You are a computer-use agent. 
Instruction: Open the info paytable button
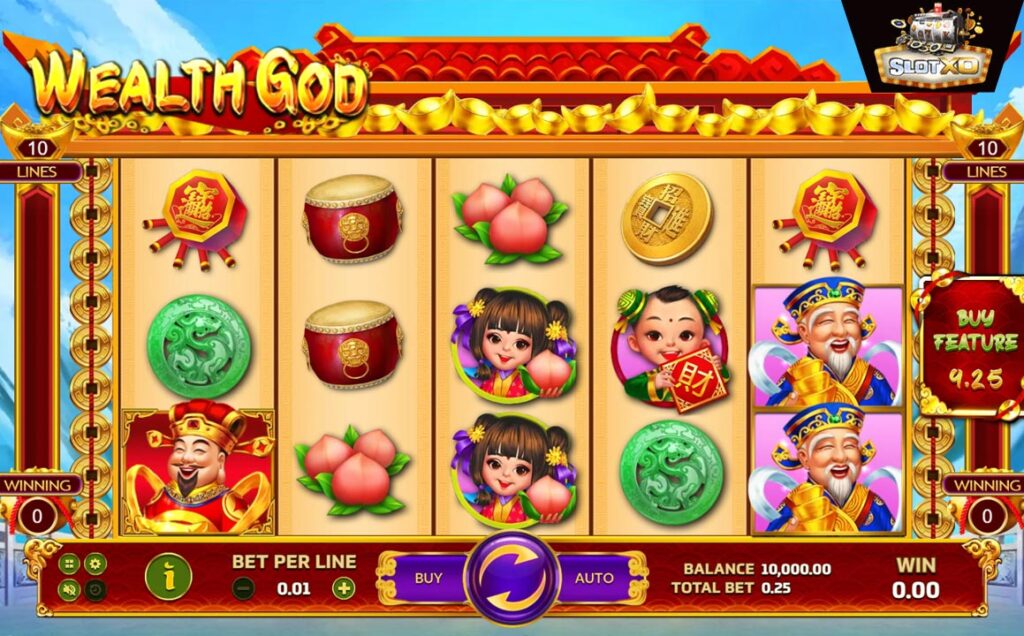(x=169, y=576)
